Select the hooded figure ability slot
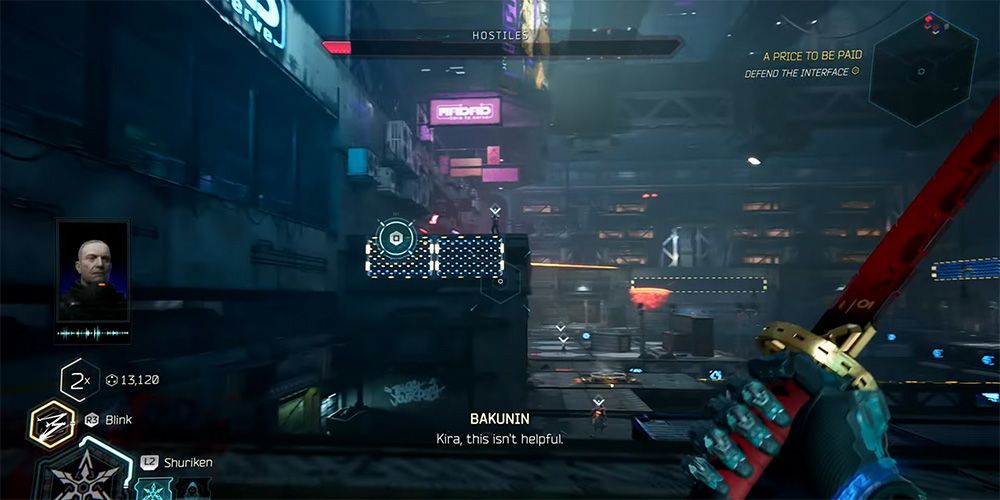The height and width of the screenshot is (500, 1000). tap(190, 490)
